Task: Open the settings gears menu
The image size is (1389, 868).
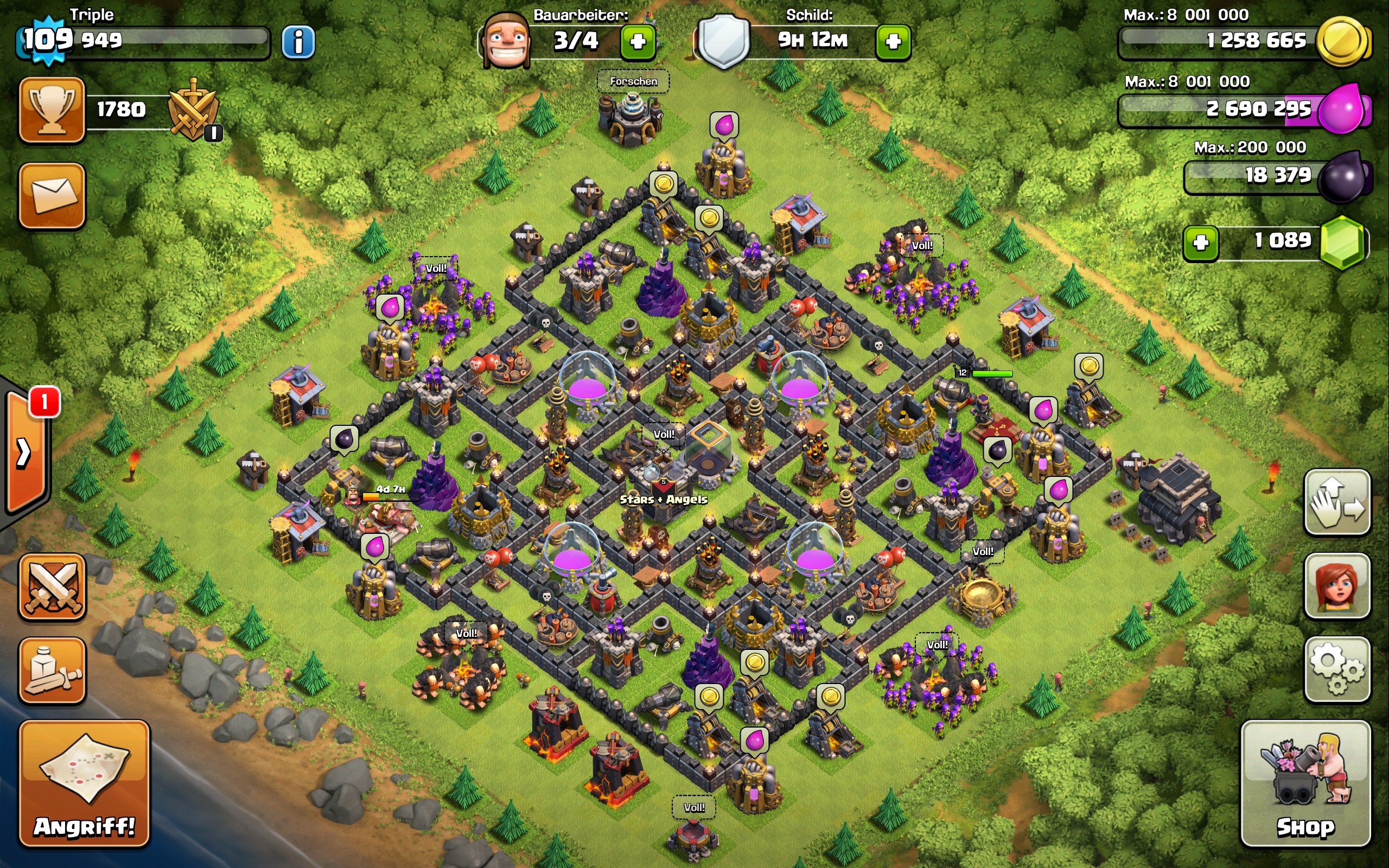Action: (x=1337, y=669)
